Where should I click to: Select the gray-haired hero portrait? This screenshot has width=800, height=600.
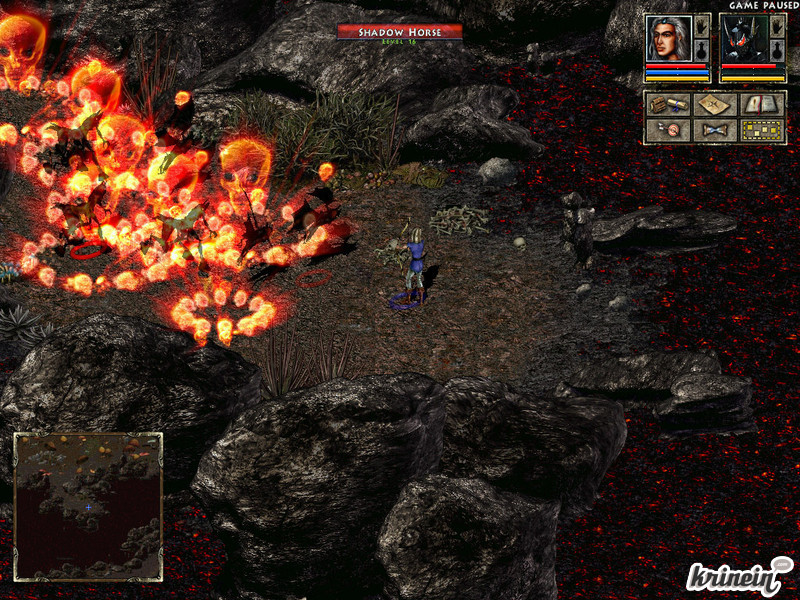click(668, 38)
